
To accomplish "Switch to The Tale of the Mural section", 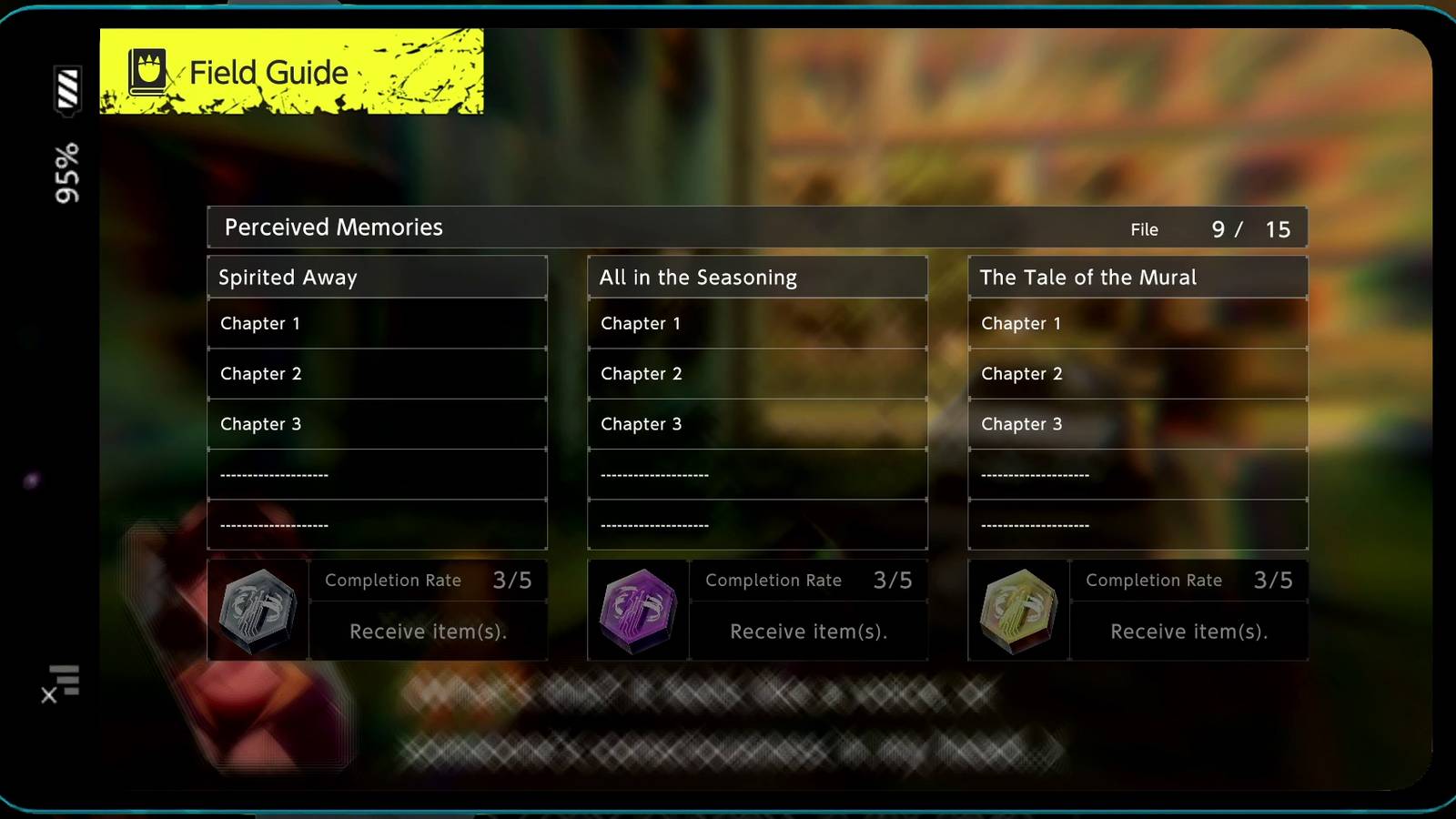I will [x=1137, y=277].
